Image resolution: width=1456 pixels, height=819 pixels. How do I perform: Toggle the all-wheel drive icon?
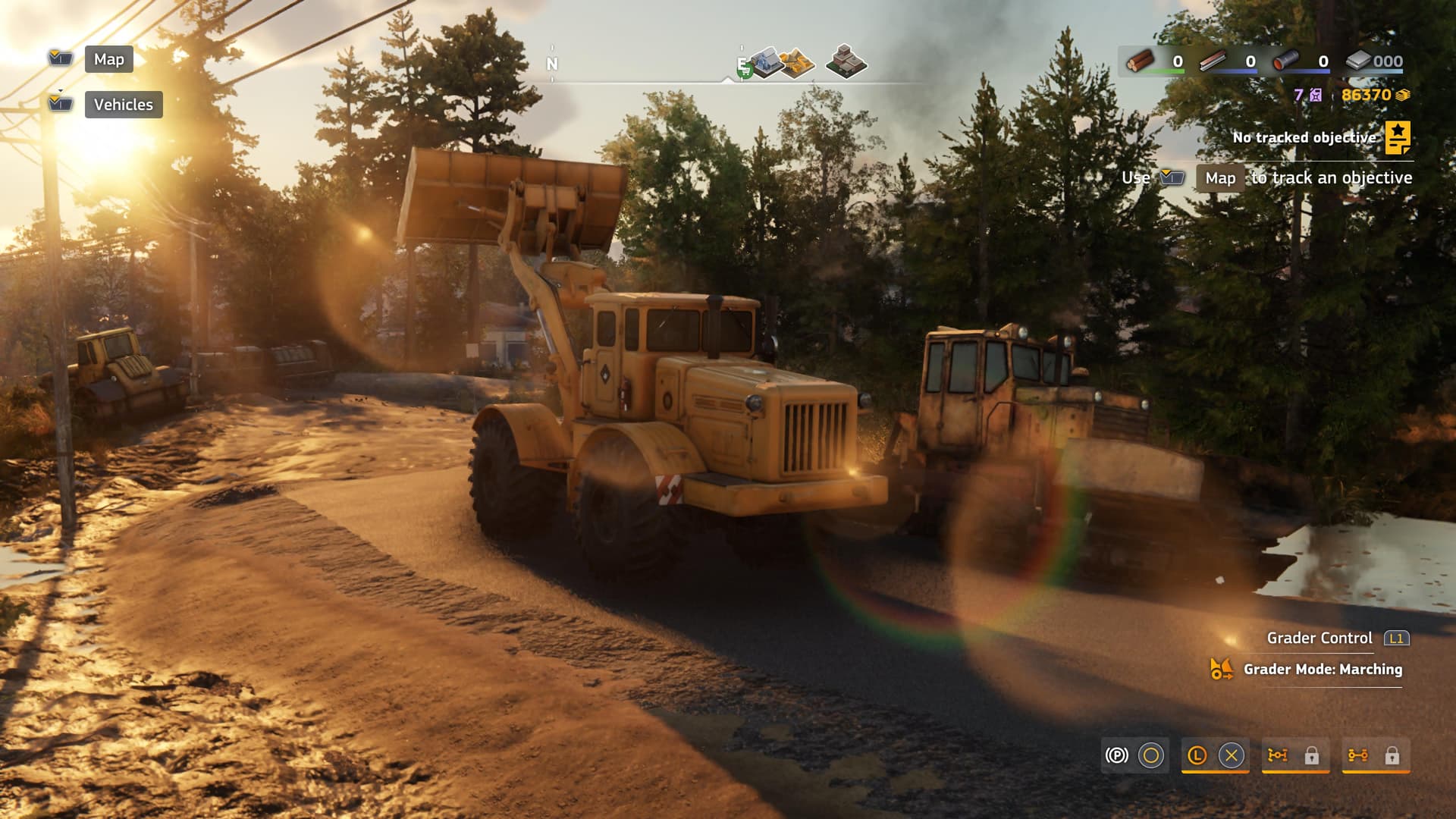pyautogui.click(x=1278, y=755)
